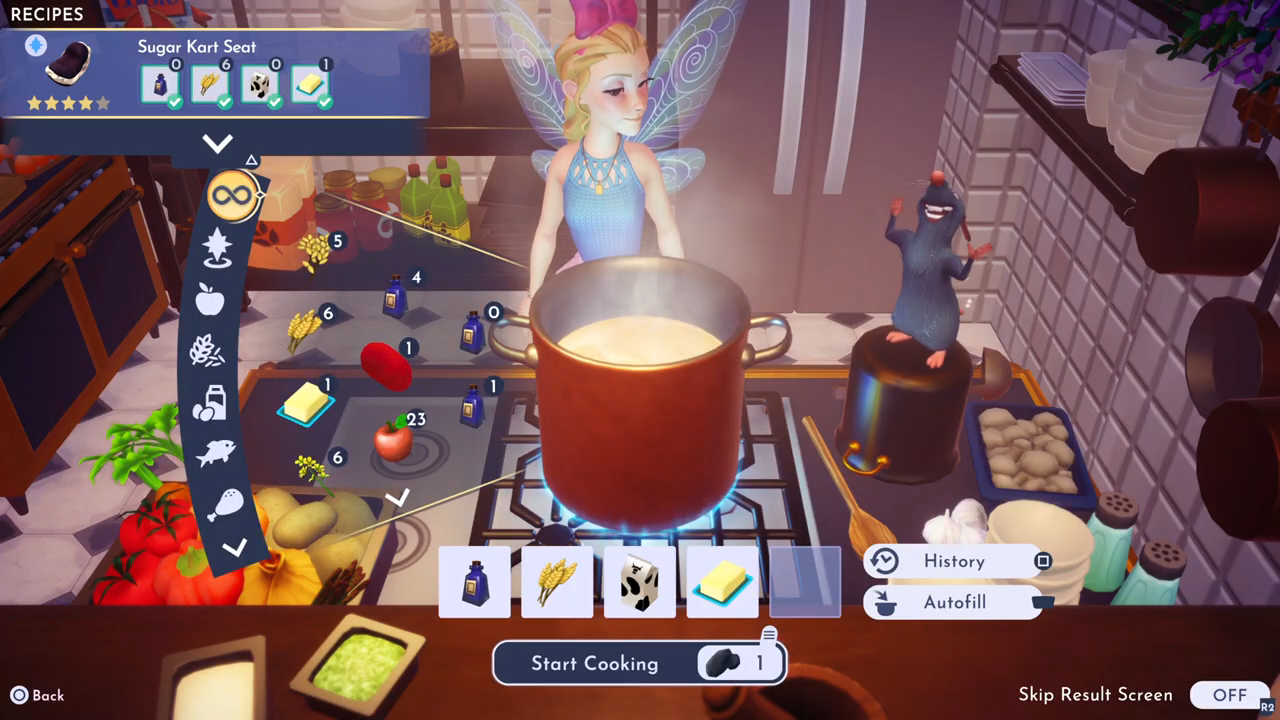
Task: Click the butter slot in the pot row
Action: (x=721, y=582)
